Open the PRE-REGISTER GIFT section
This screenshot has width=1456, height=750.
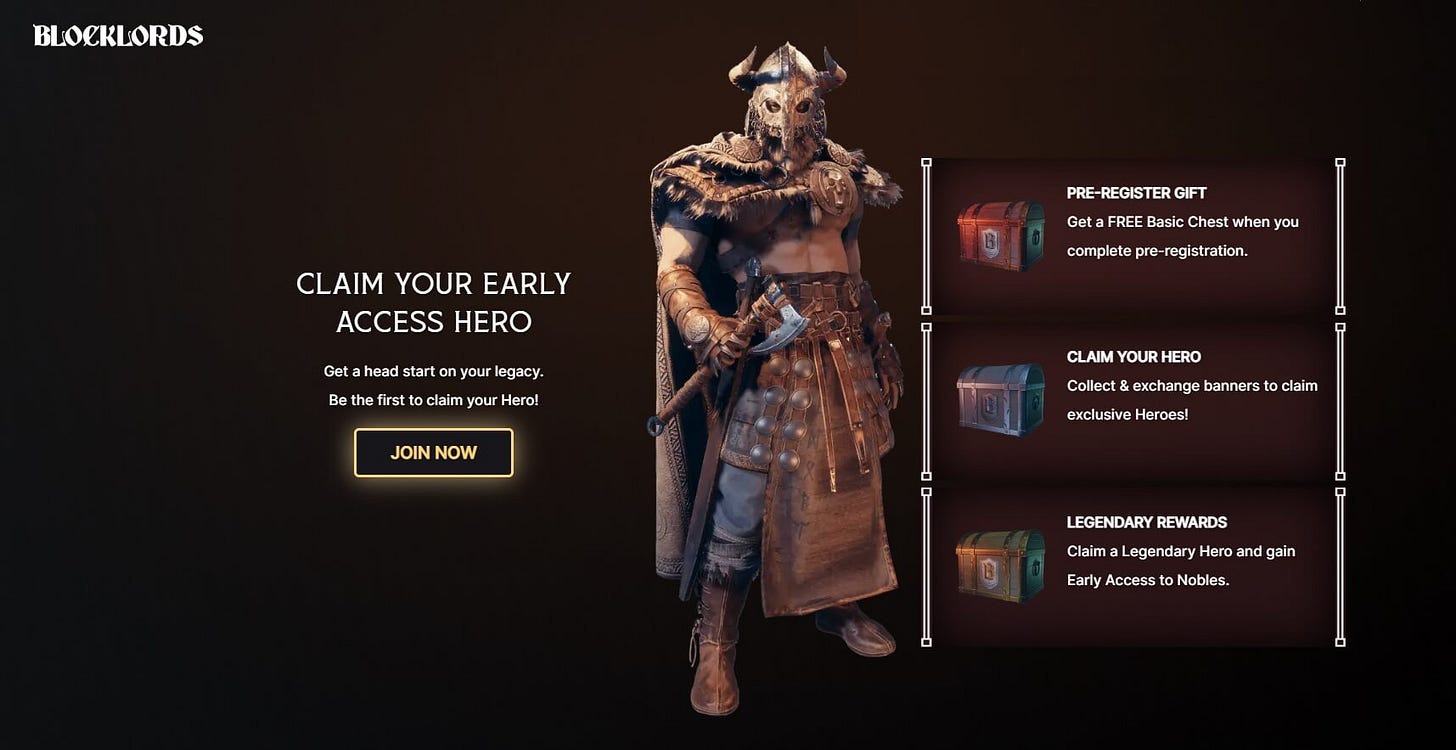1135,192
